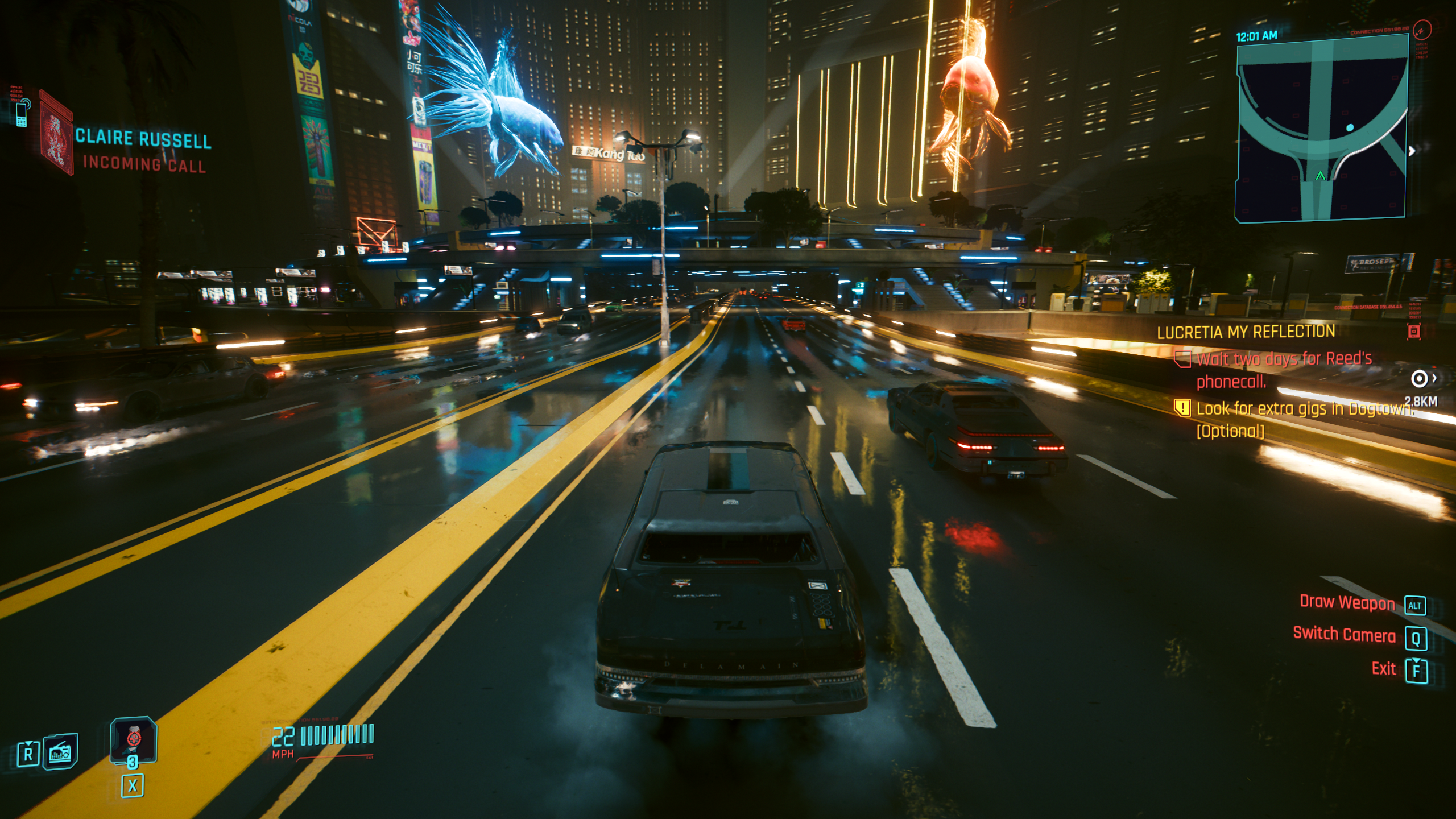Answer Claire Russell's incoming call notification
1456x819 pixels.
(143, 151)
